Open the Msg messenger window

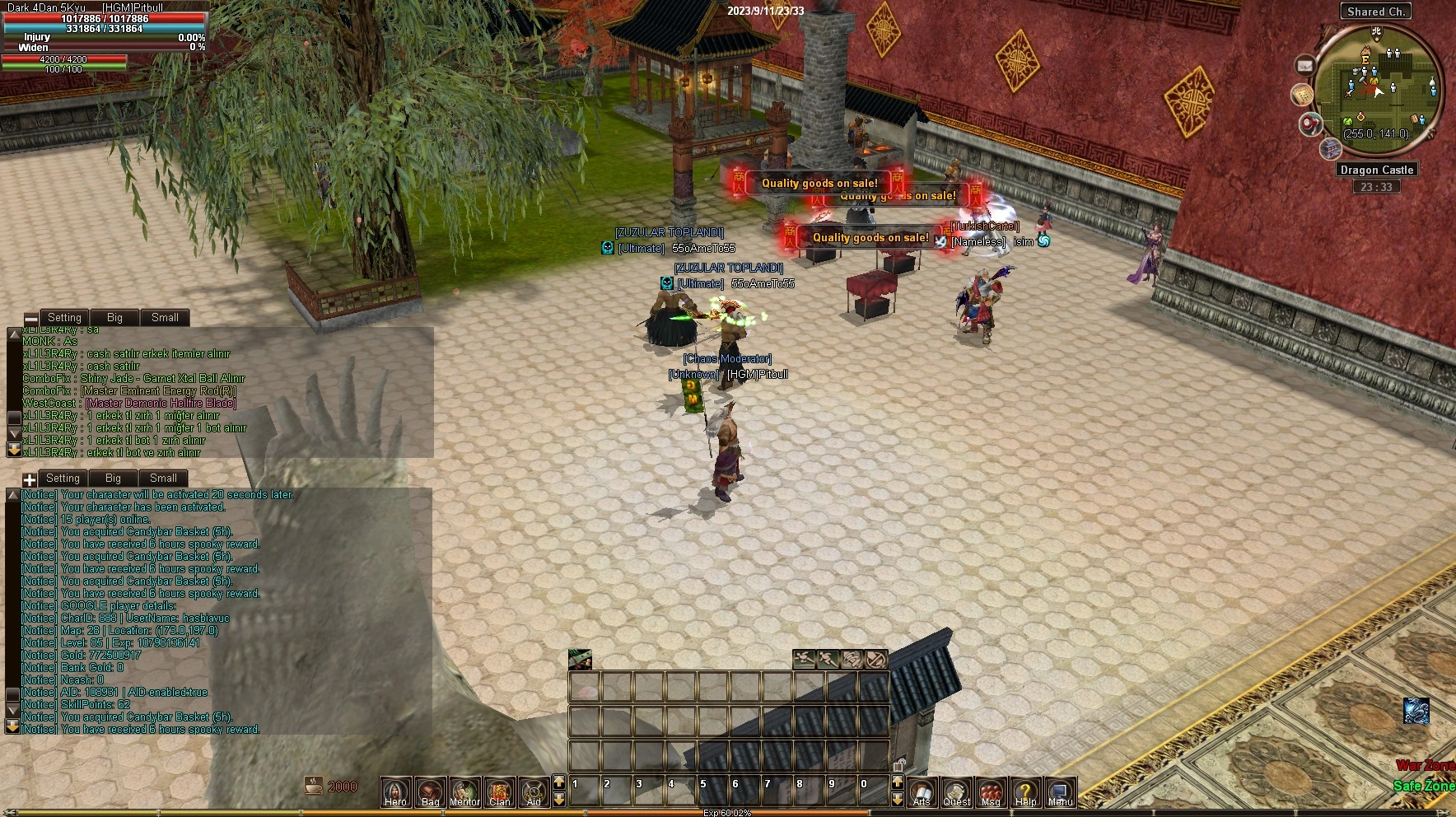(991, 791)
